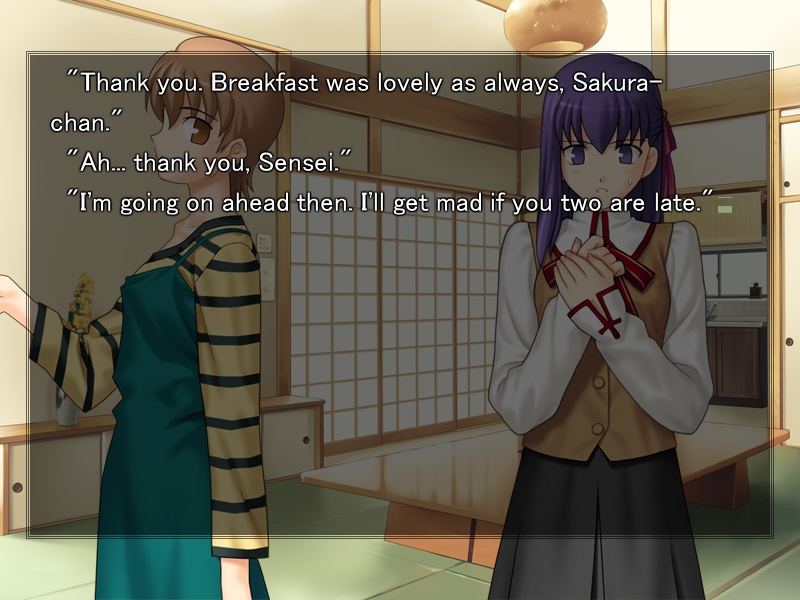Click the green text-advance cursor after the dialogue
This screenshot has height=600, width=800.
(723, 207)
